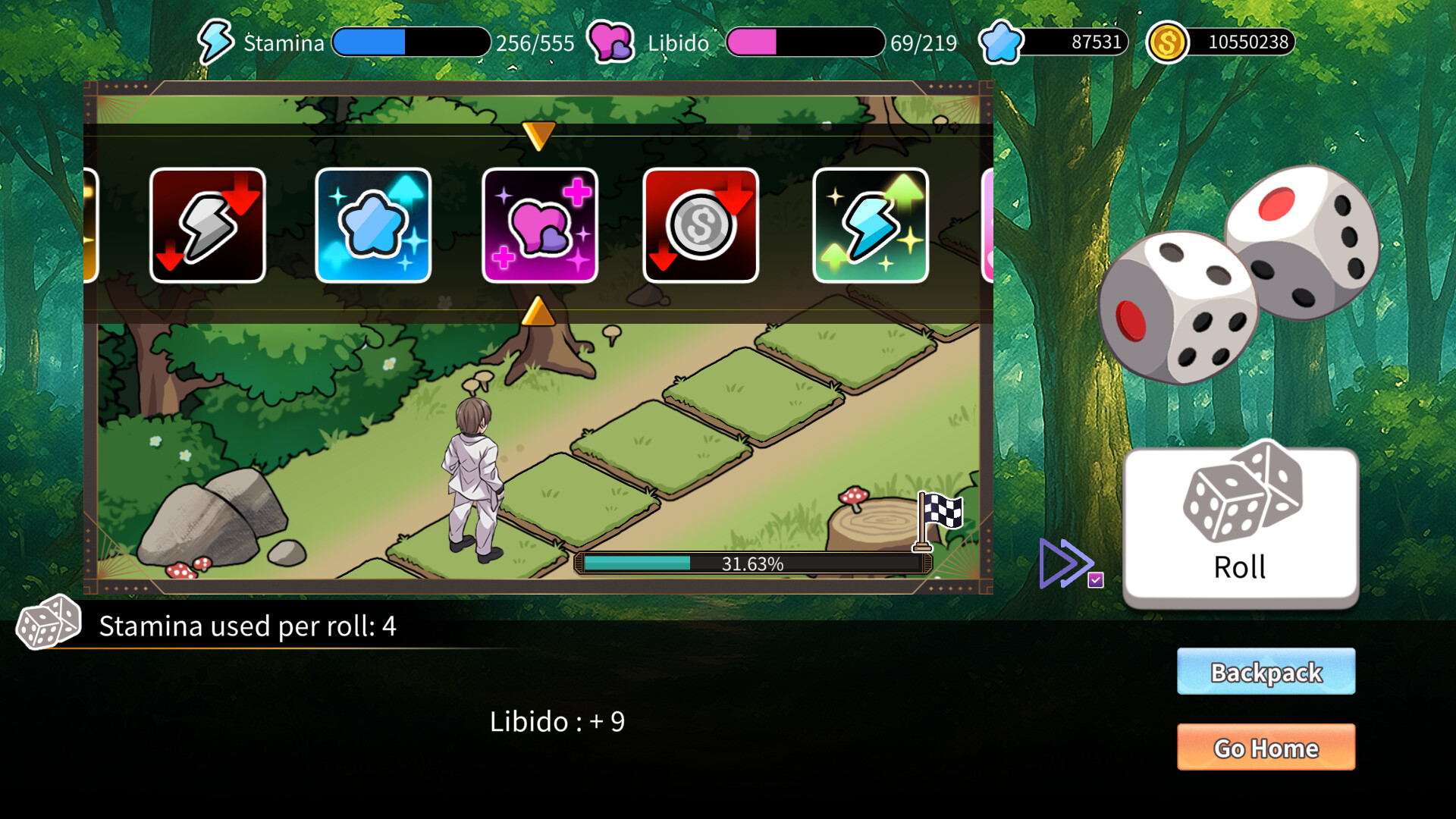Click the top orange triangle arrow
Screen dimensions: 1456x819
tap(539, 136)
